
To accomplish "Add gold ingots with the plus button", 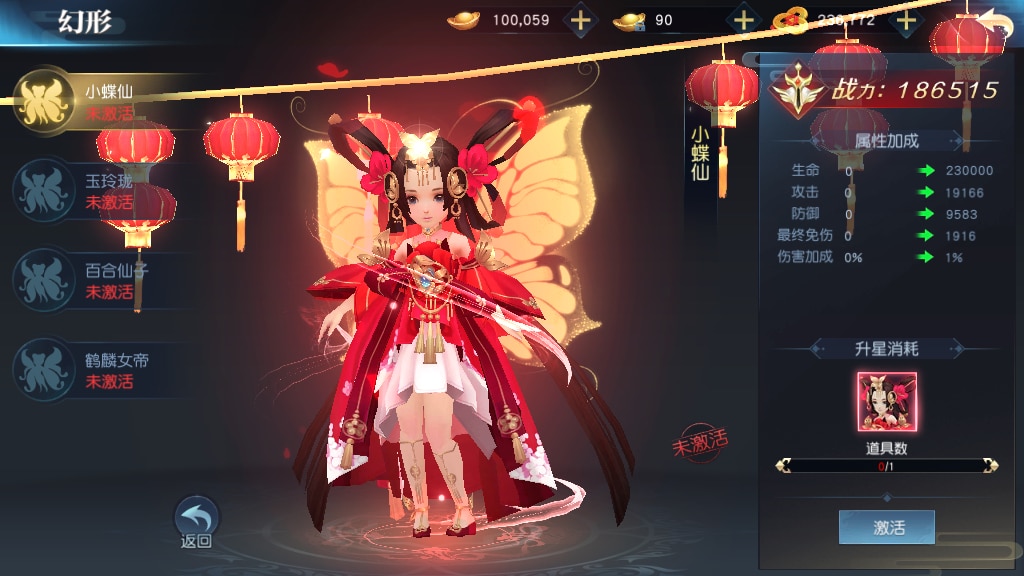I will tap(581, 19).
